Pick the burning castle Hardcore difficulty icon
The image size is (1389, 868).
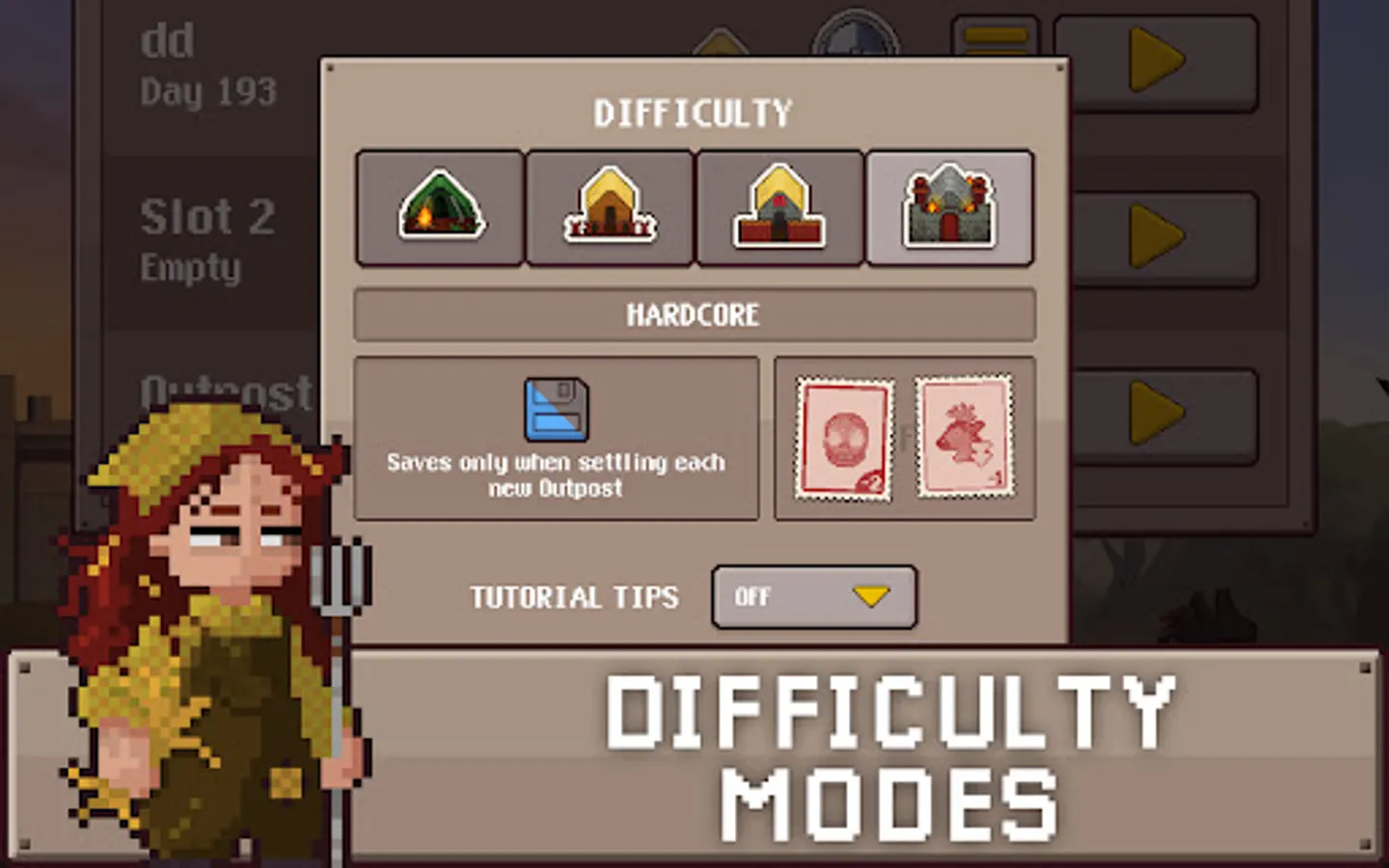[x=949, y=206]
